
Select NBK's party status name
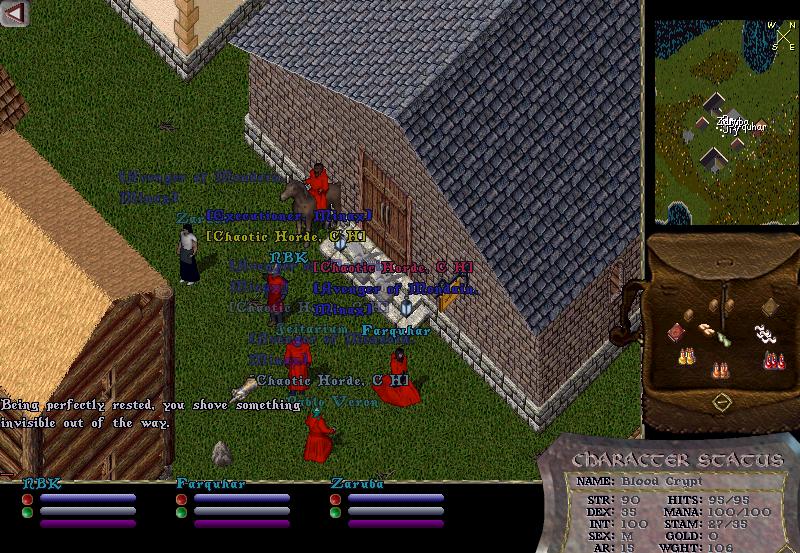(42, 484)
